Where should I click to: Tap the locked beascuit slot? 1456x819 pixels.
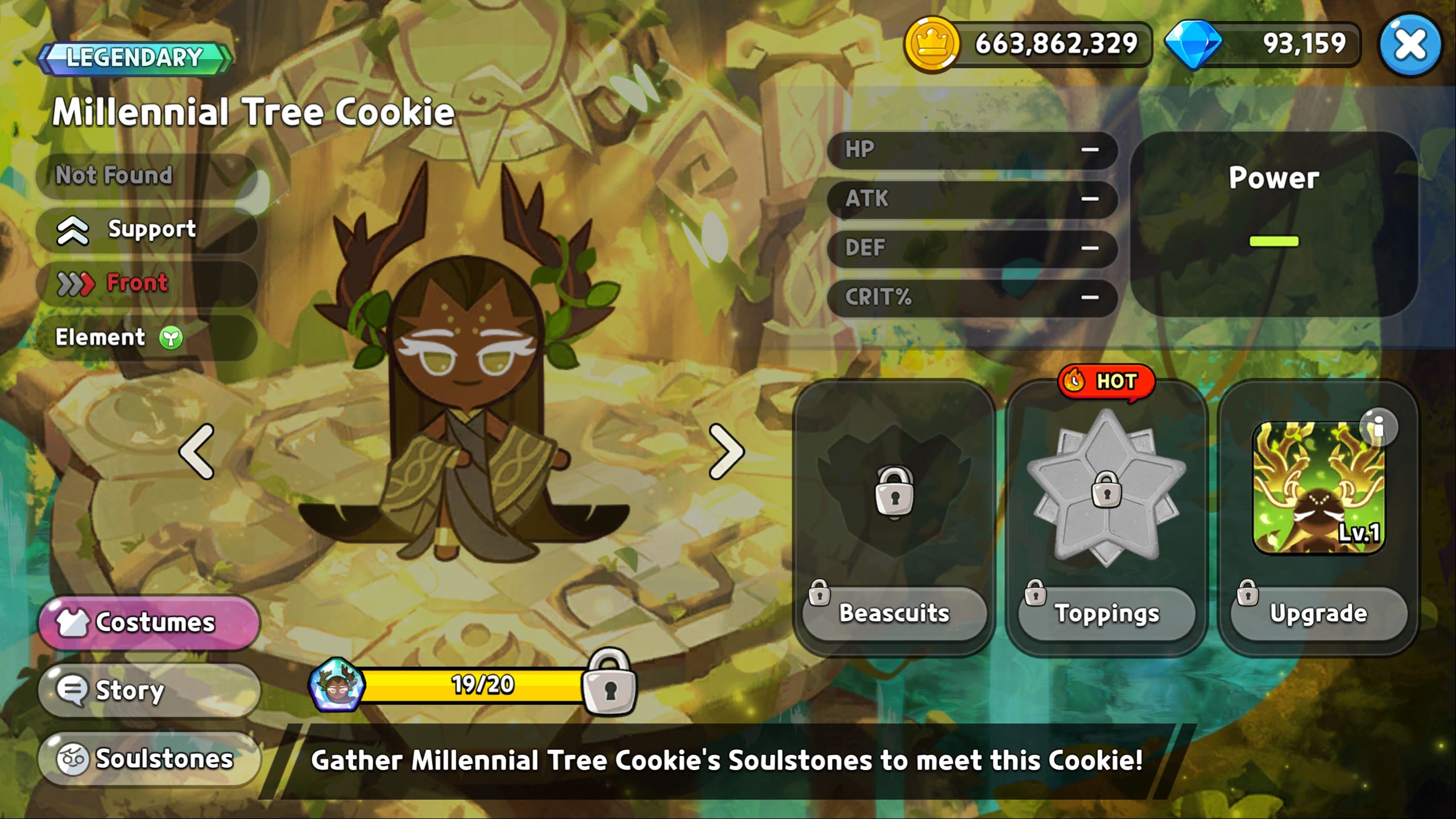[894, 490]
